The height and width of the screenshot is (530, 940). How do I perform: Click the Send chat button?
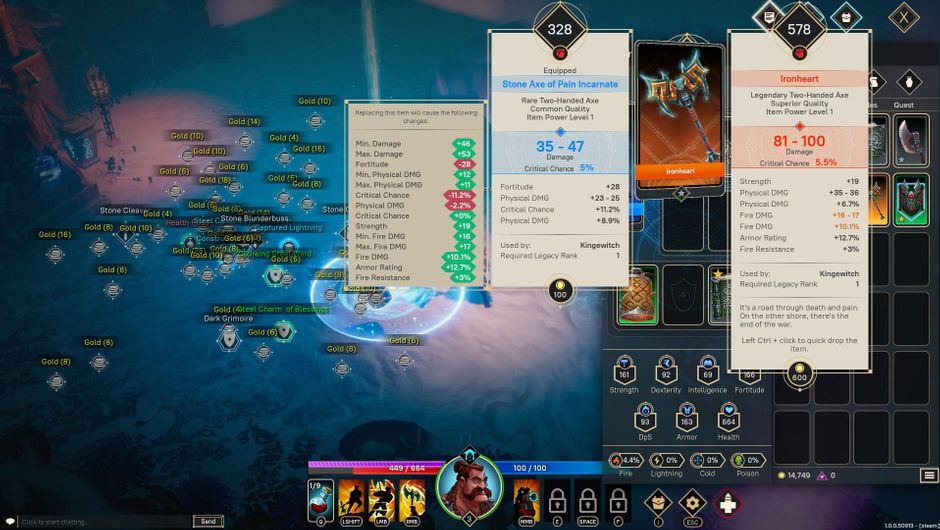208,521
